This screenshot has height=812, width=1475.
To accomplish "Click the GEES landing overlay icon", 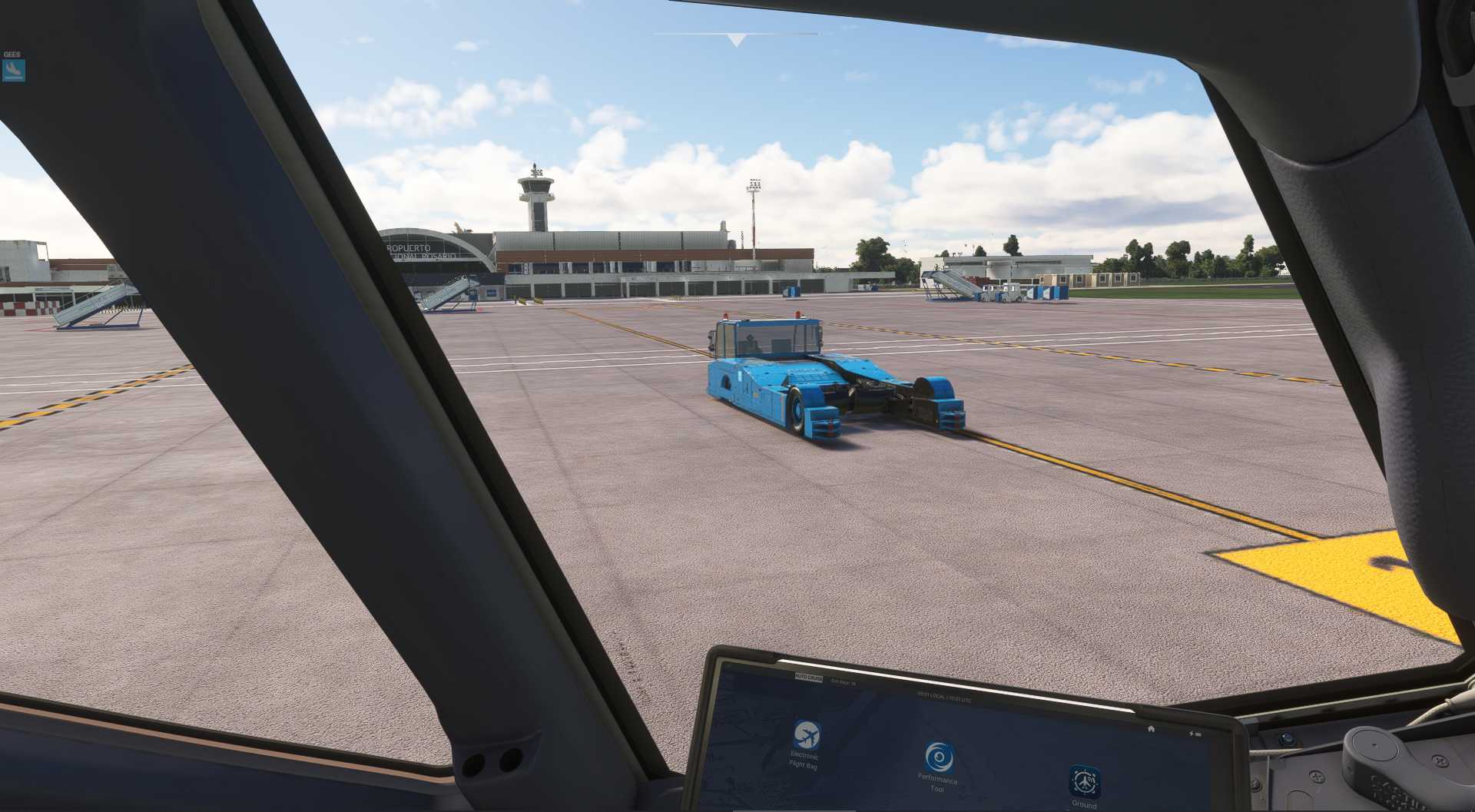I will (x=14, y=71).
